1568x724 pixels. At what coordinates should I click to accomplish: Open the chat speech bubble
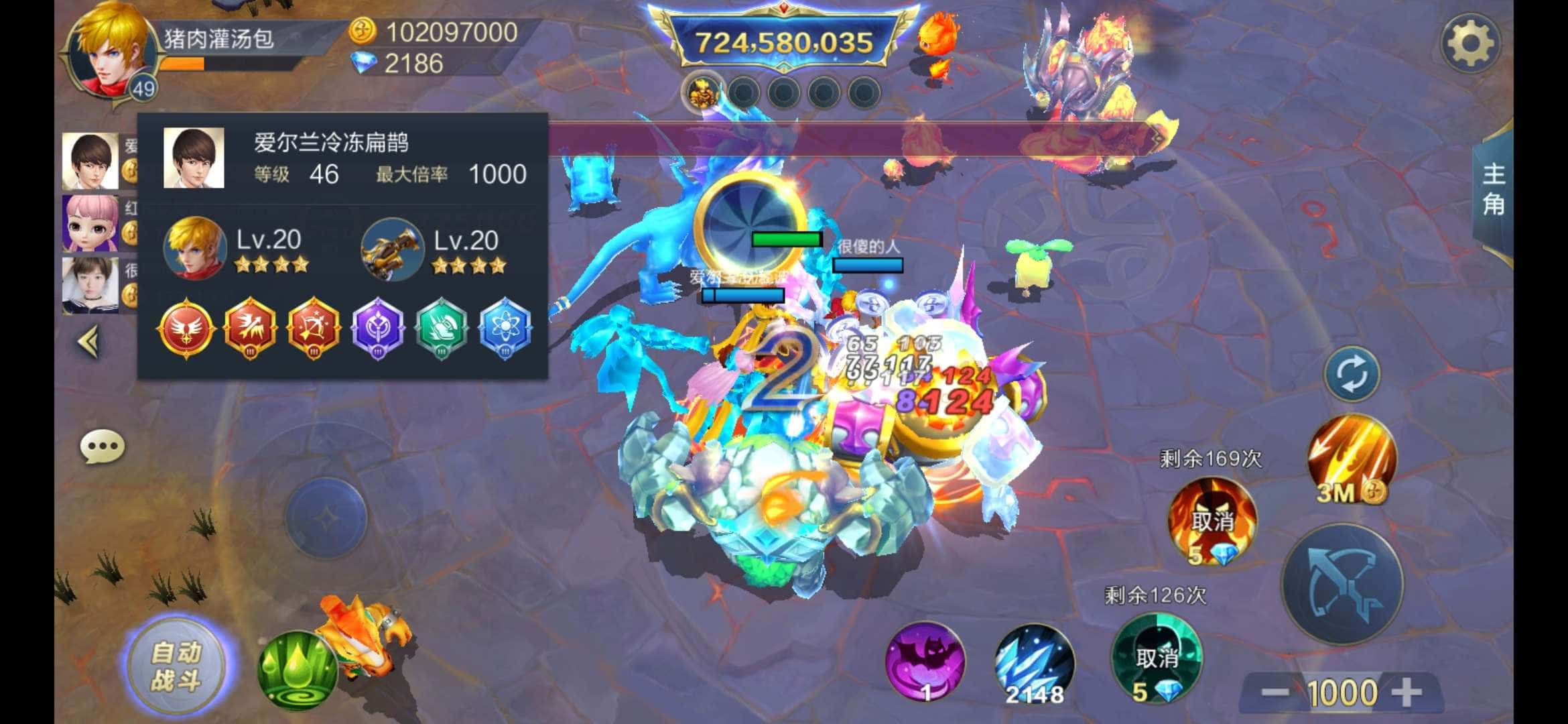pyautogui.click(x=102, y=446)
